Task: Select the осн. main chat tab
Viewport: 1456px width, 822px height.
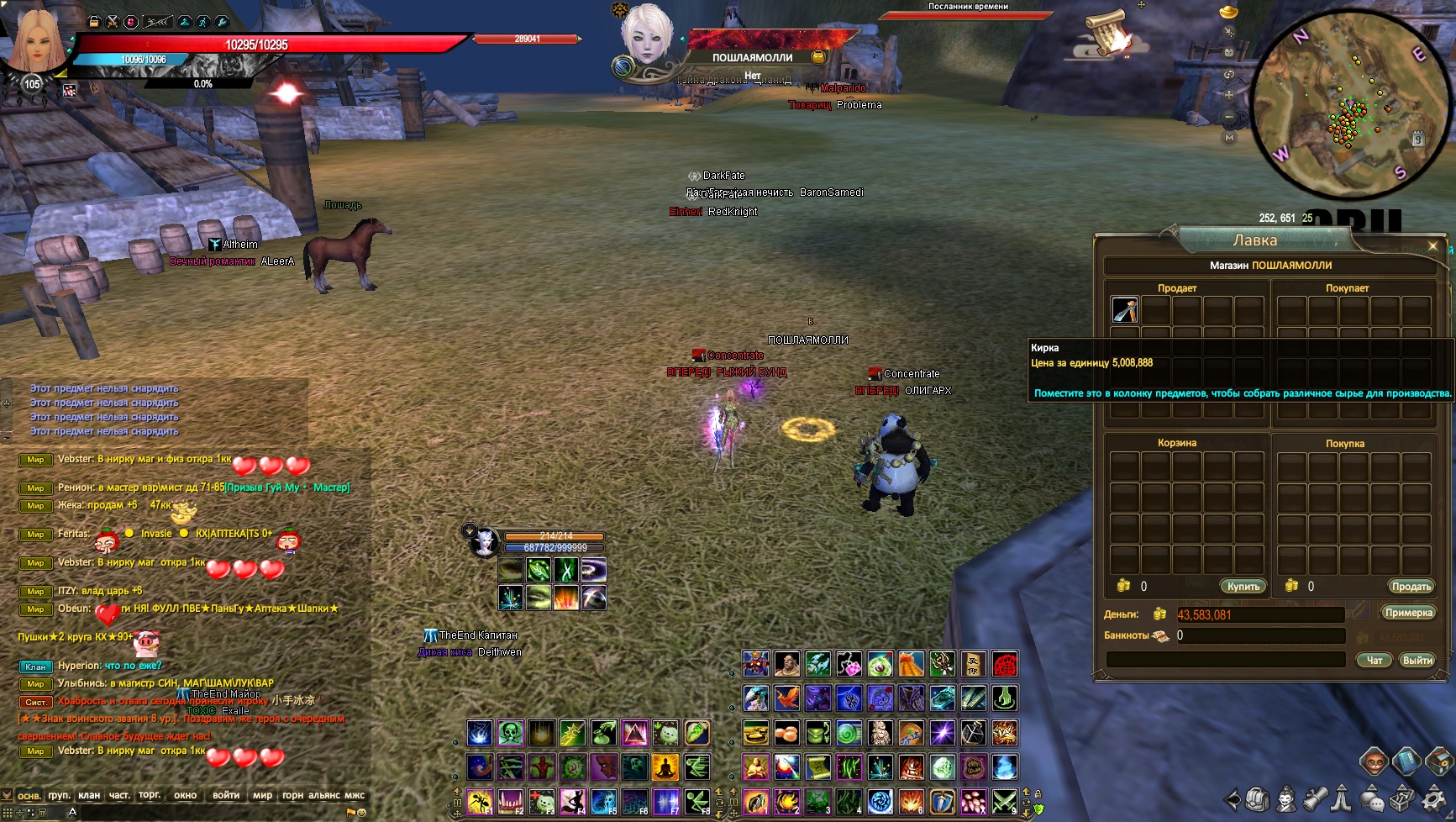Action: pyautogui.click(x=29, y=795)
